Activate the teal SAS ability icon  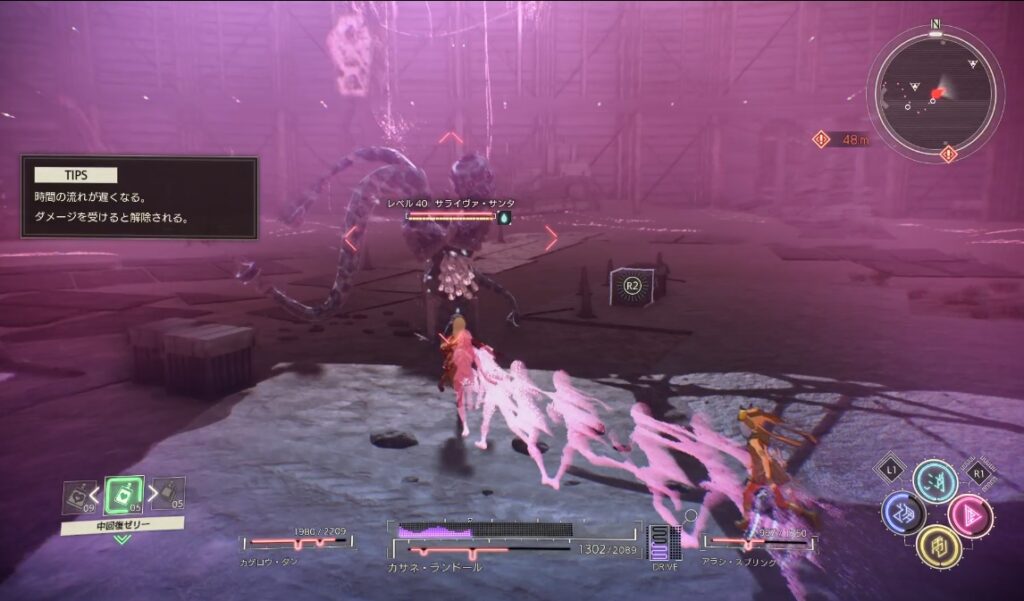coord(935,481)
